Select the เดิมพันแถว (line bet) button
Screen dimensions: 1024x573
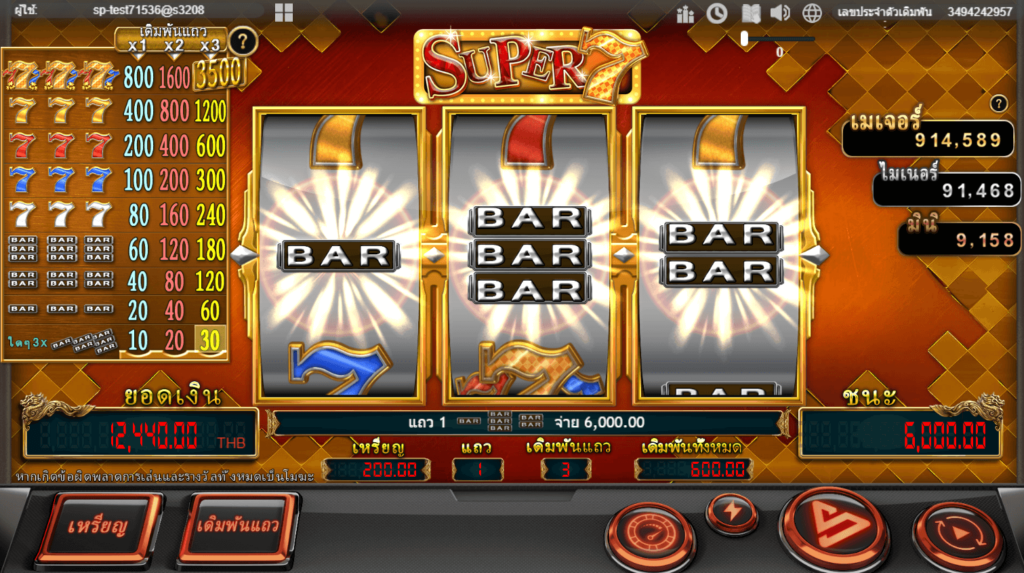(x=237, y=526)
